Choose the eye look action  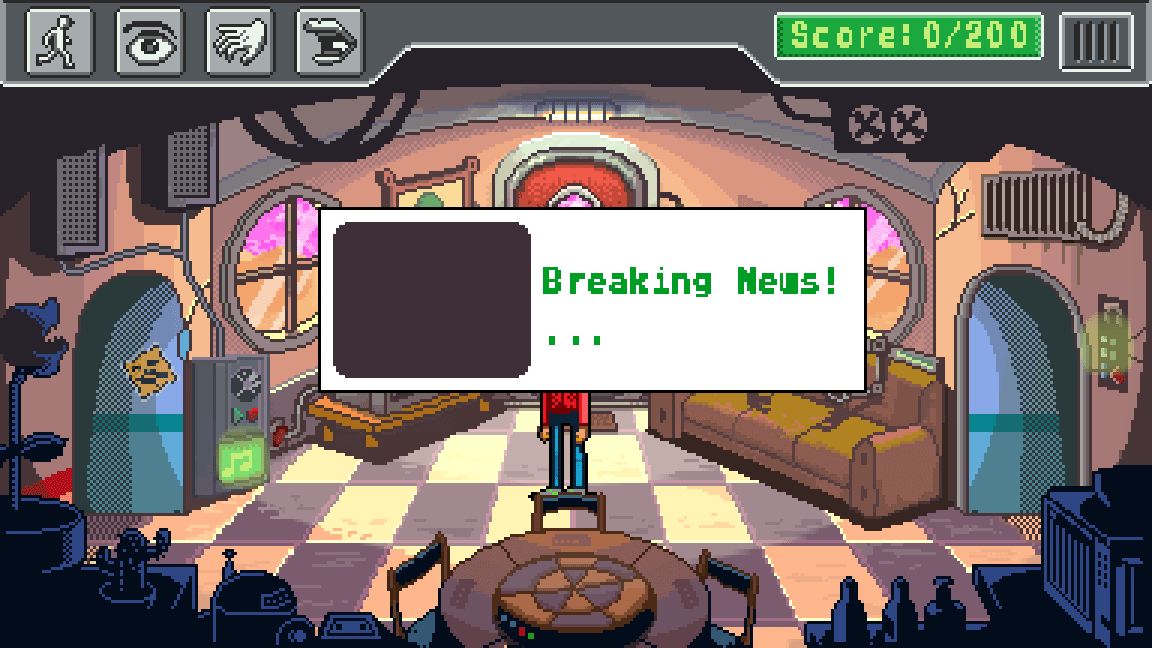(149, 42)
